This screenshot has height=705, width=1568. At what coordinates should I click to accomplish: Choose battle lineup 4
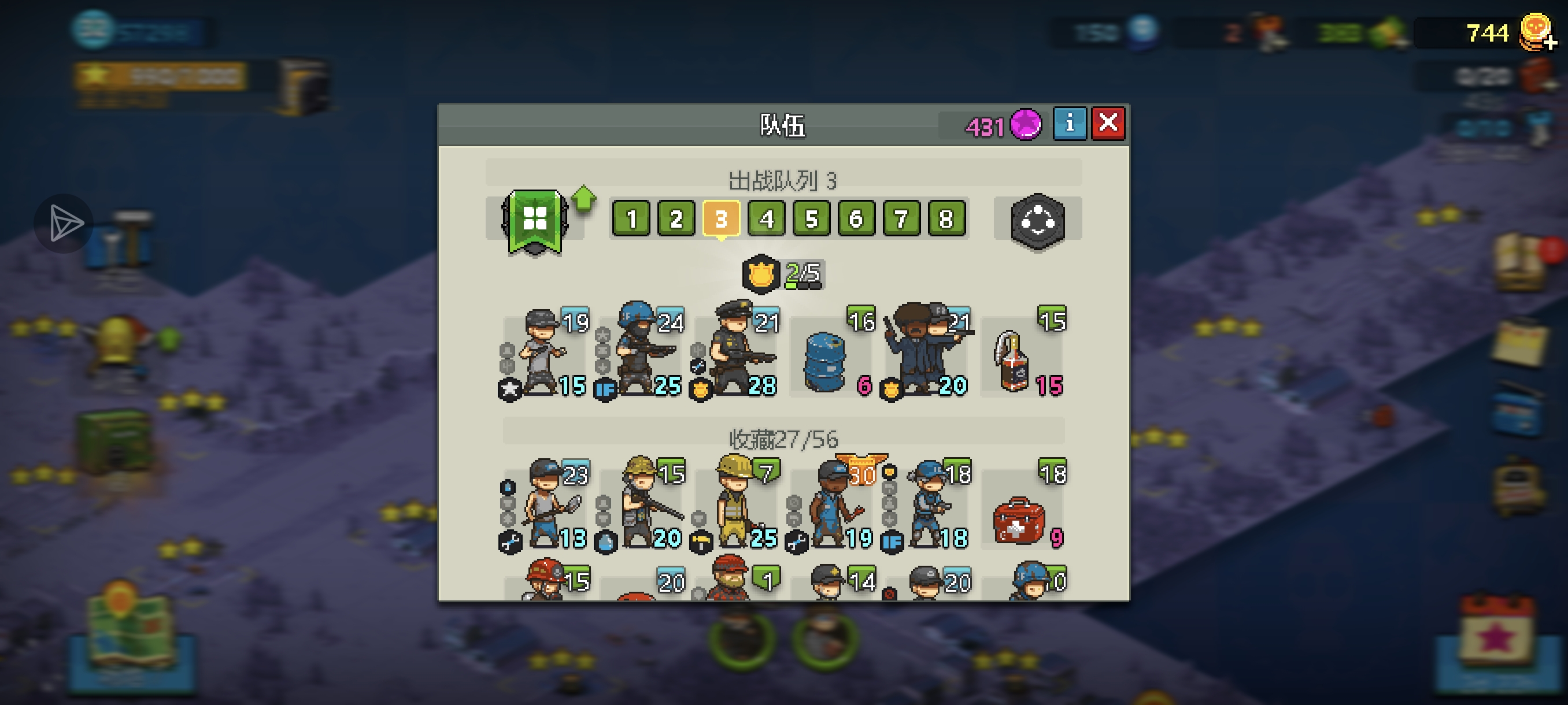tap(766, 218)
